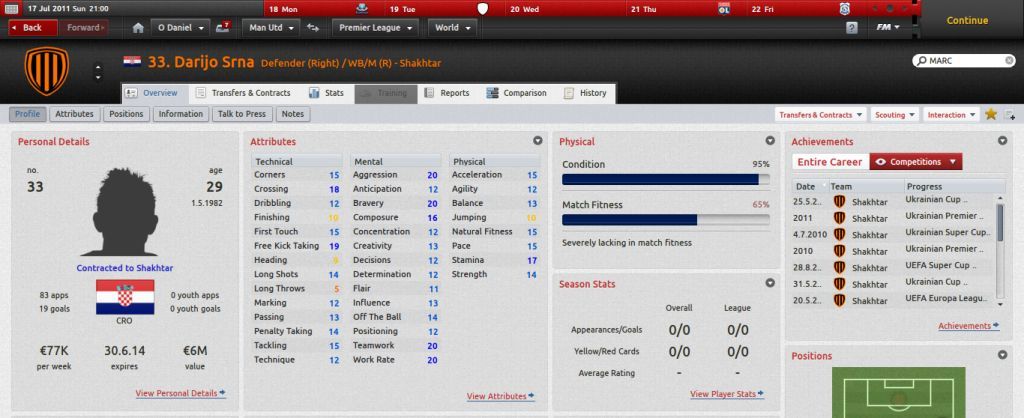Image resolution: width=1024 pixels, height=418 pixels.
Task: Click the Continue button
Action: (x=966, y=20)
